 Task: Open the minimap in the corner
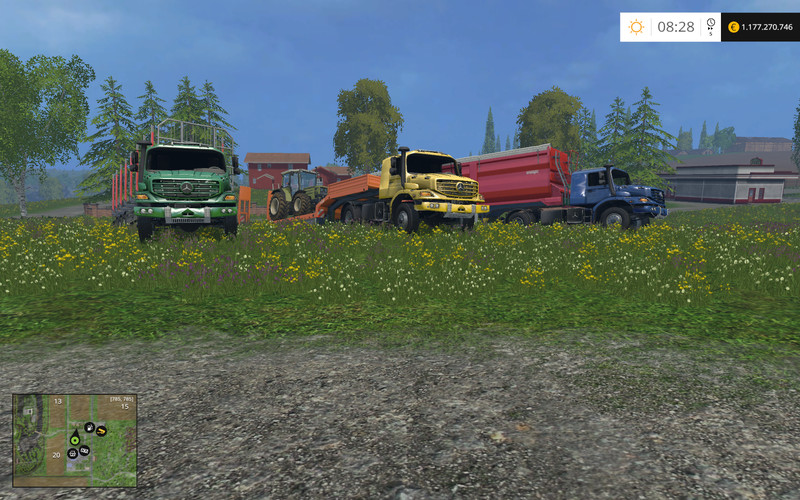(x=74, y=440)
